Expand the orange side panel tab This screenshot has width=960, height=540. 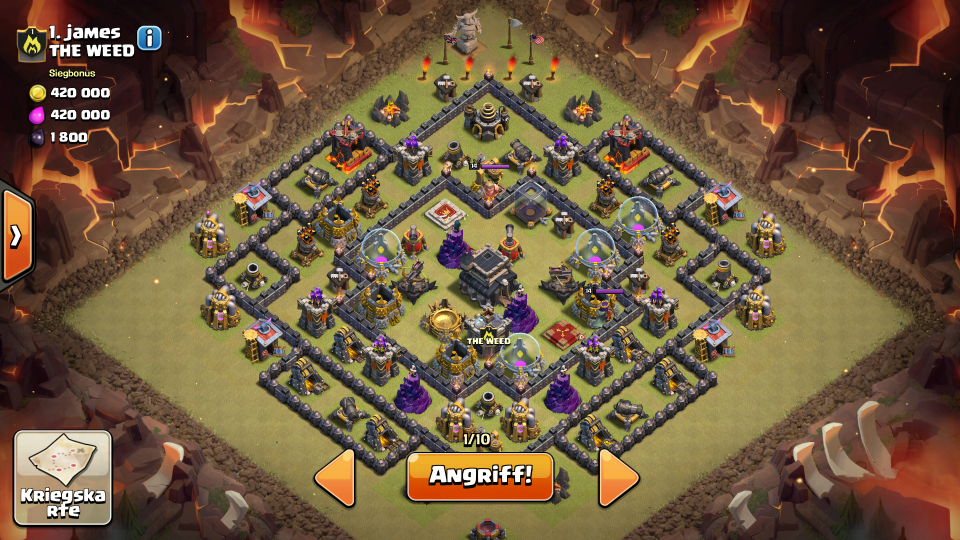pos(17,235)
